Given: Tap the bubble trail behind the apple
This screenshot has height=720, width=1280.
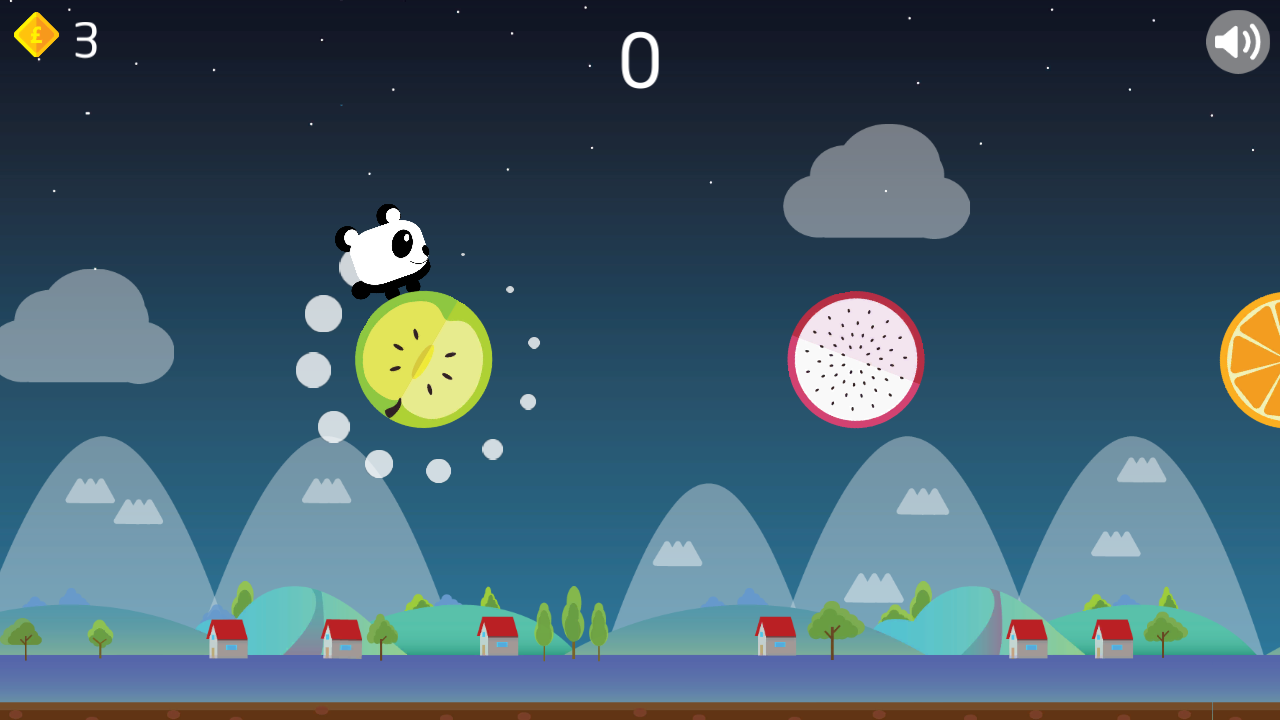Looking at the screenshot, I should [x=320, y=315].
